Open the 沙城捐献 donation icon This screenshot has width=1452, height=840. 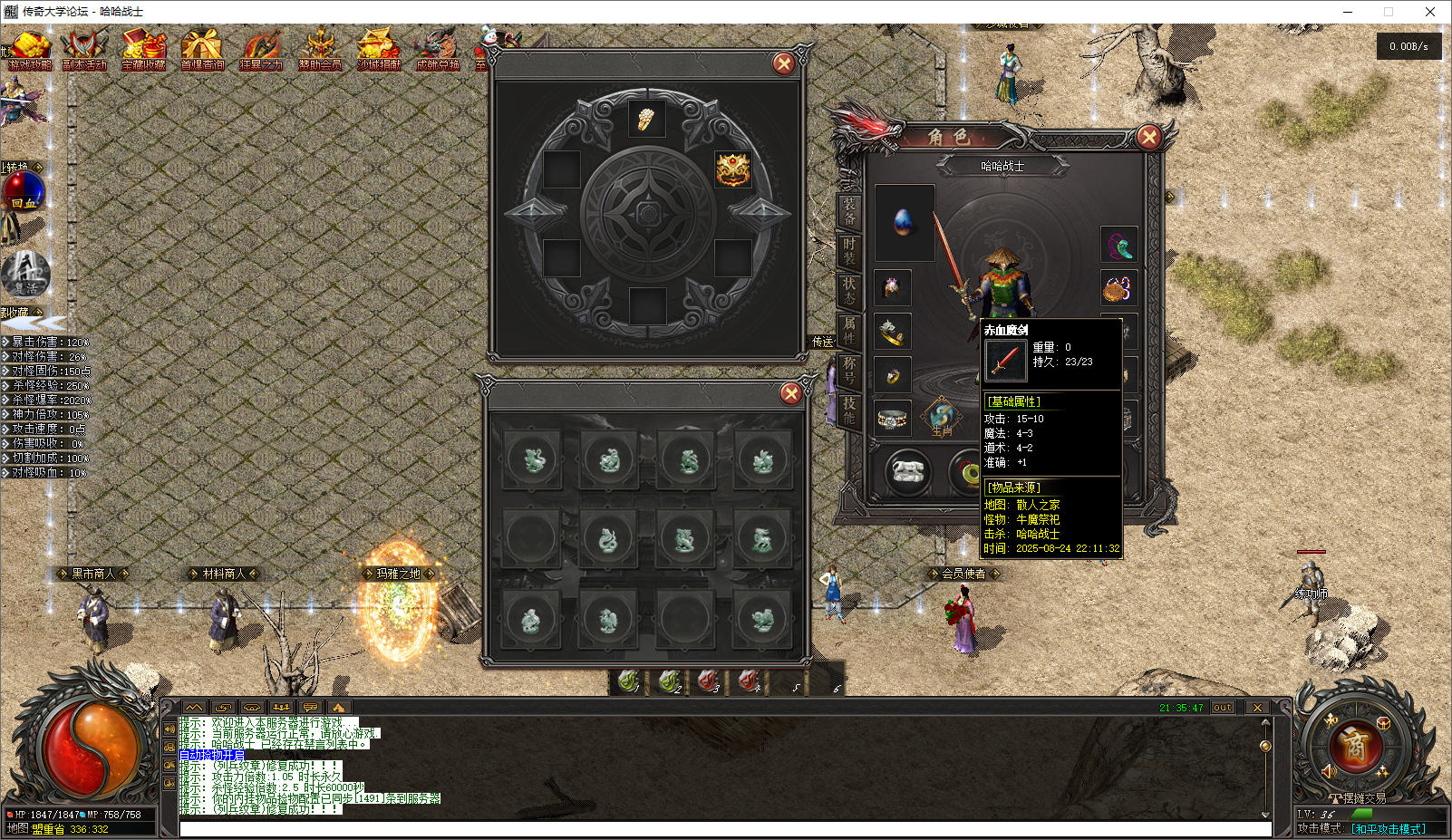coord(379,51)
